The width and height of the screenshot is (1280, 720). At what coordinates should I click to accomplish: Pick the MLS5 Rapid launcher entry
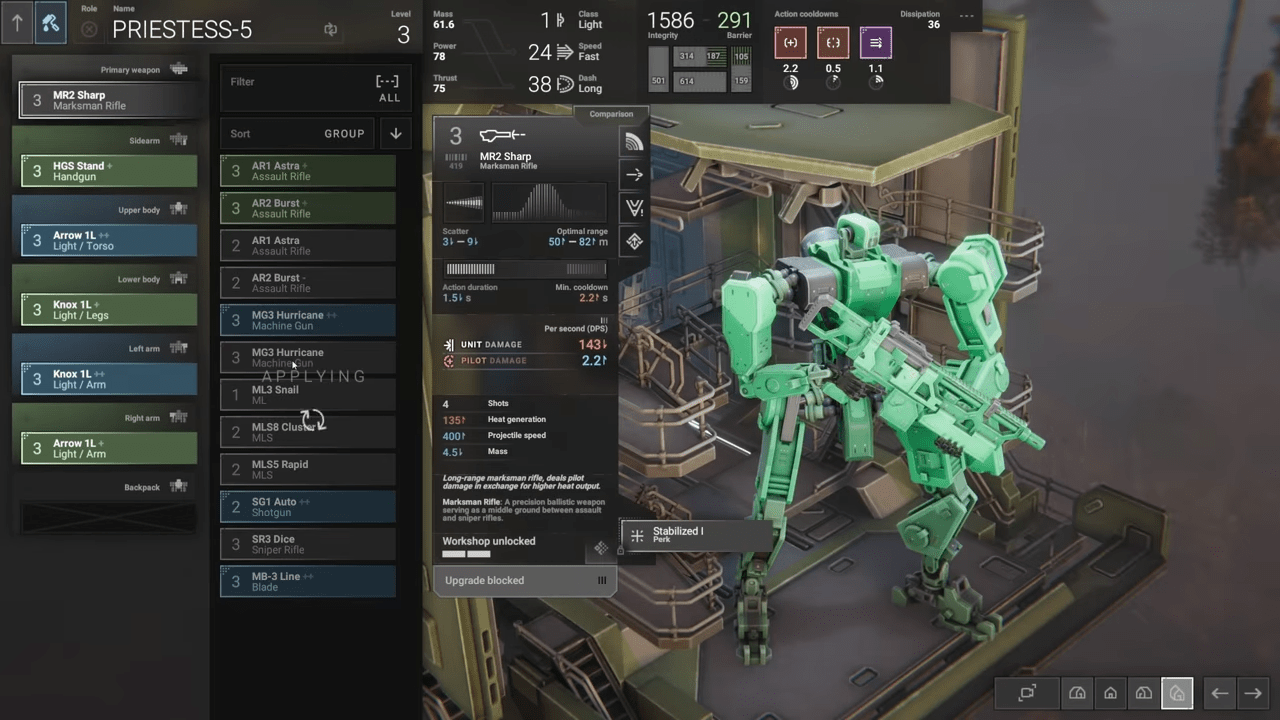coord(307,469)
